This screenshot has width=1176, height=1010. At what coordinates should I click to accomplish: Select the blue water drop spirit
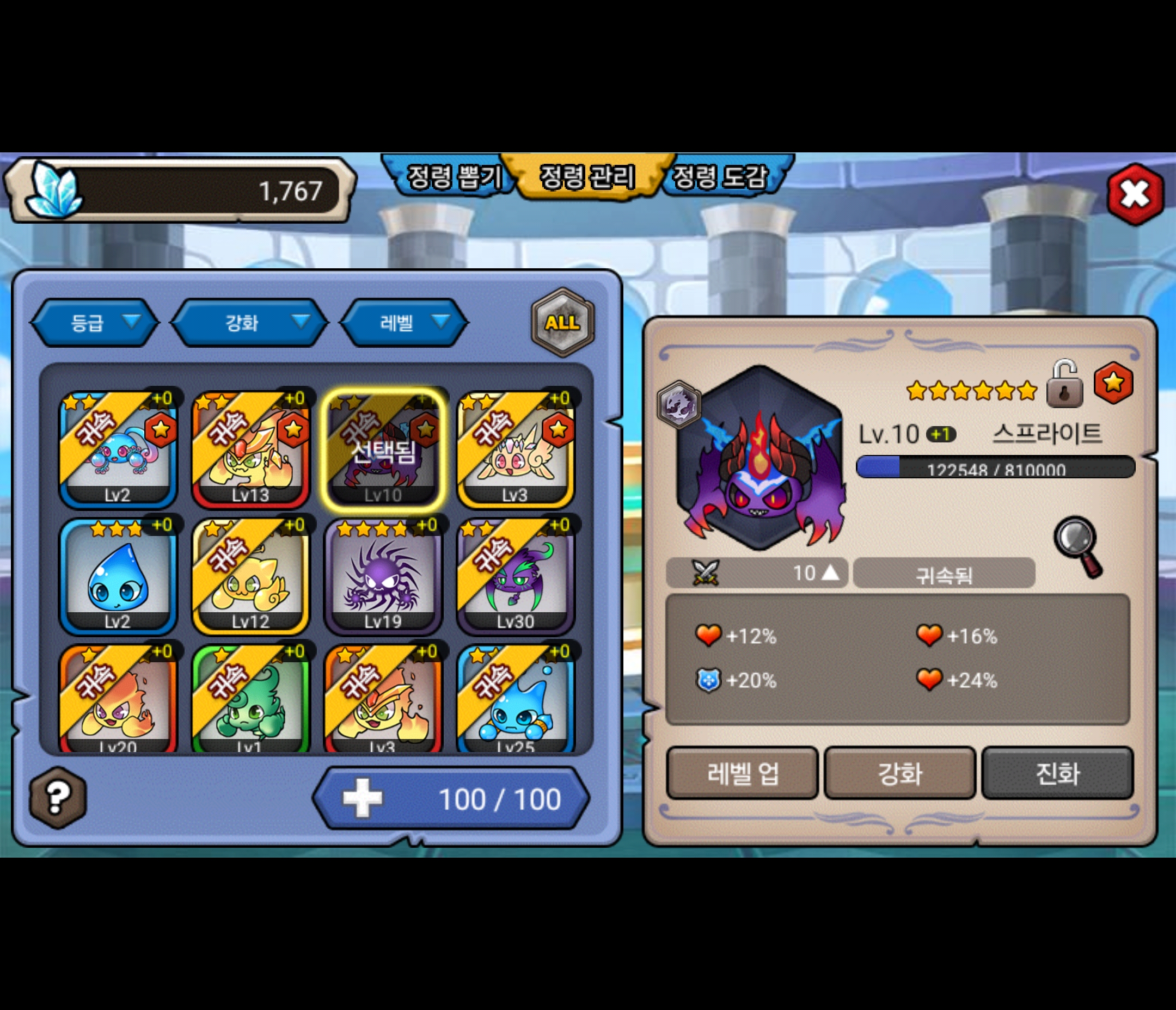118,576
